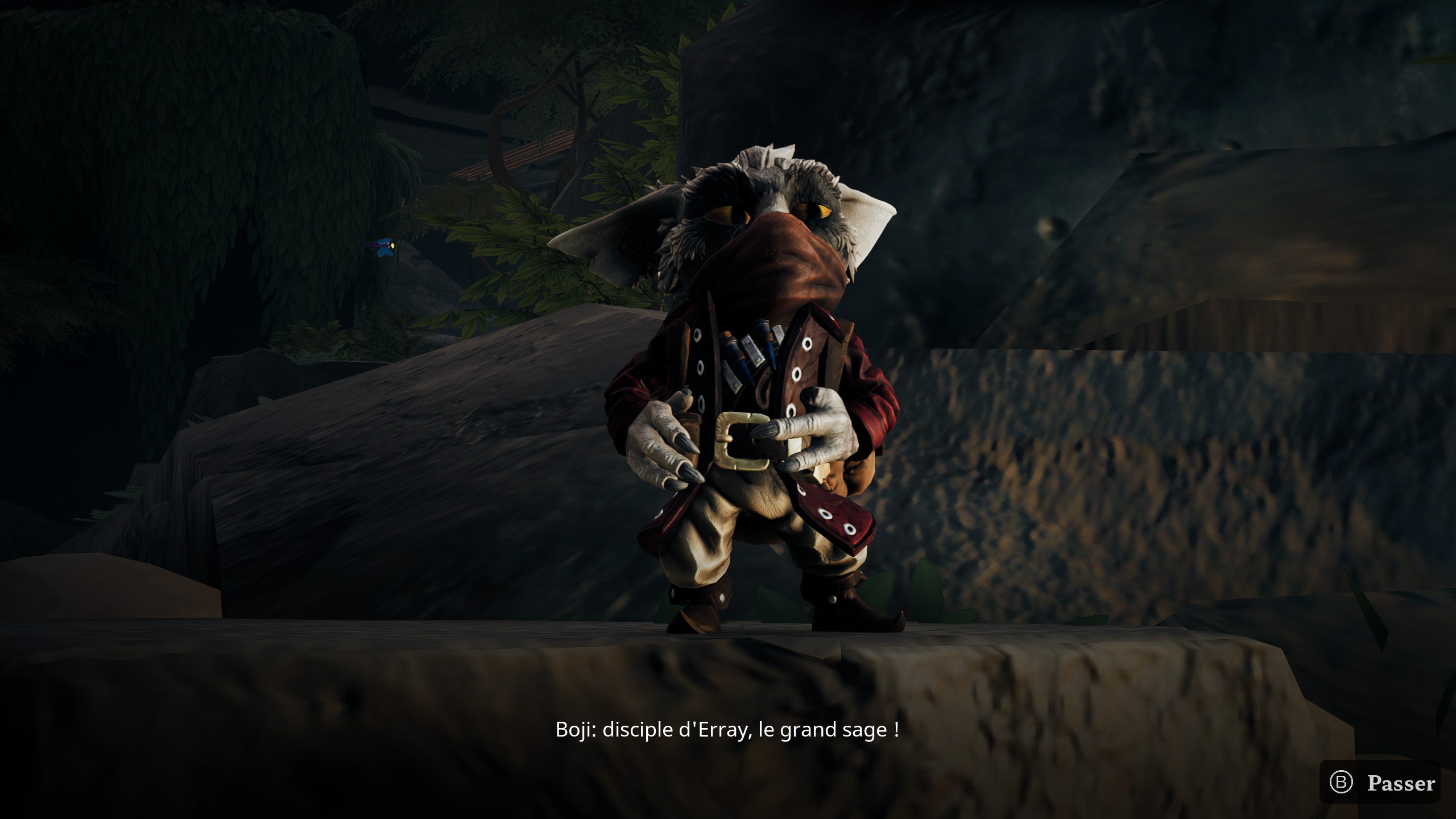Image resolution: width=1456 pixels, height=819 pixels.
Task: Click the name Boji in the subtitle
Action: [x=574, y=730]
